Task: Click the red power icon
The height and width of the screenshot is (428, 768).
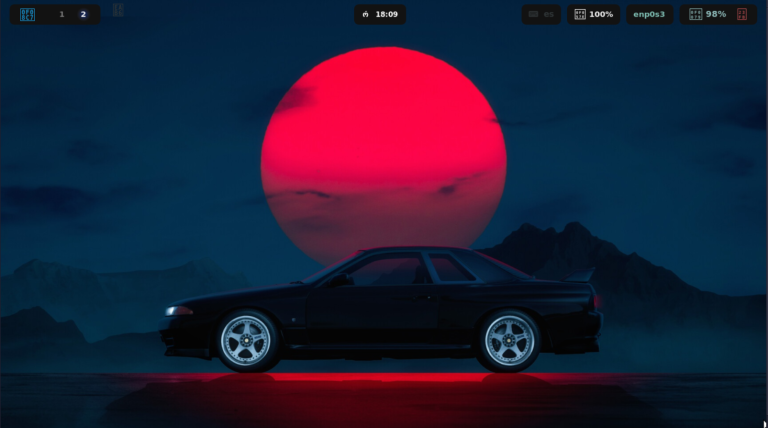Action: 741,14
